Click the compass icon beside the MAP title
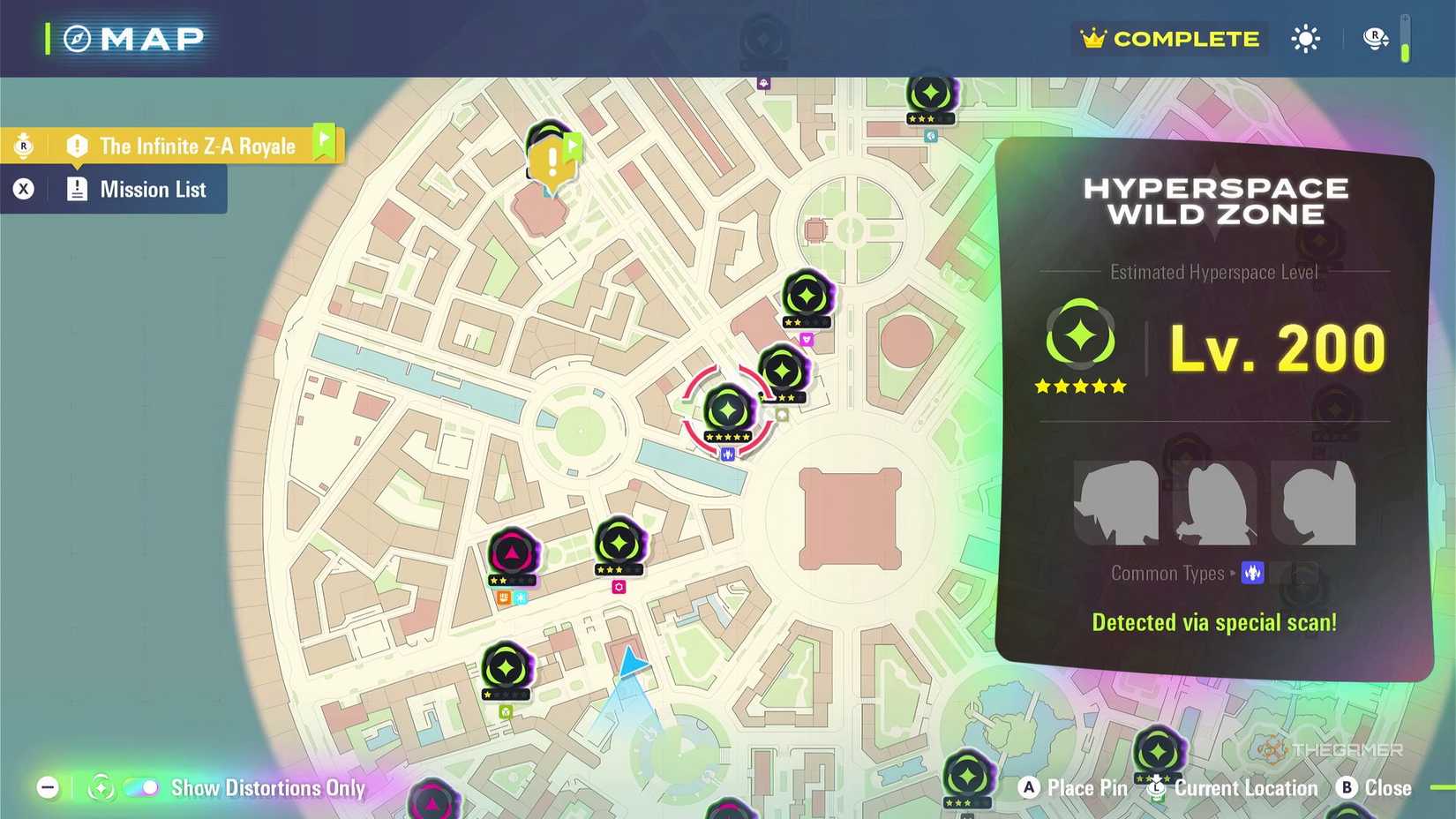1456x819 pixels. [78, 38]
